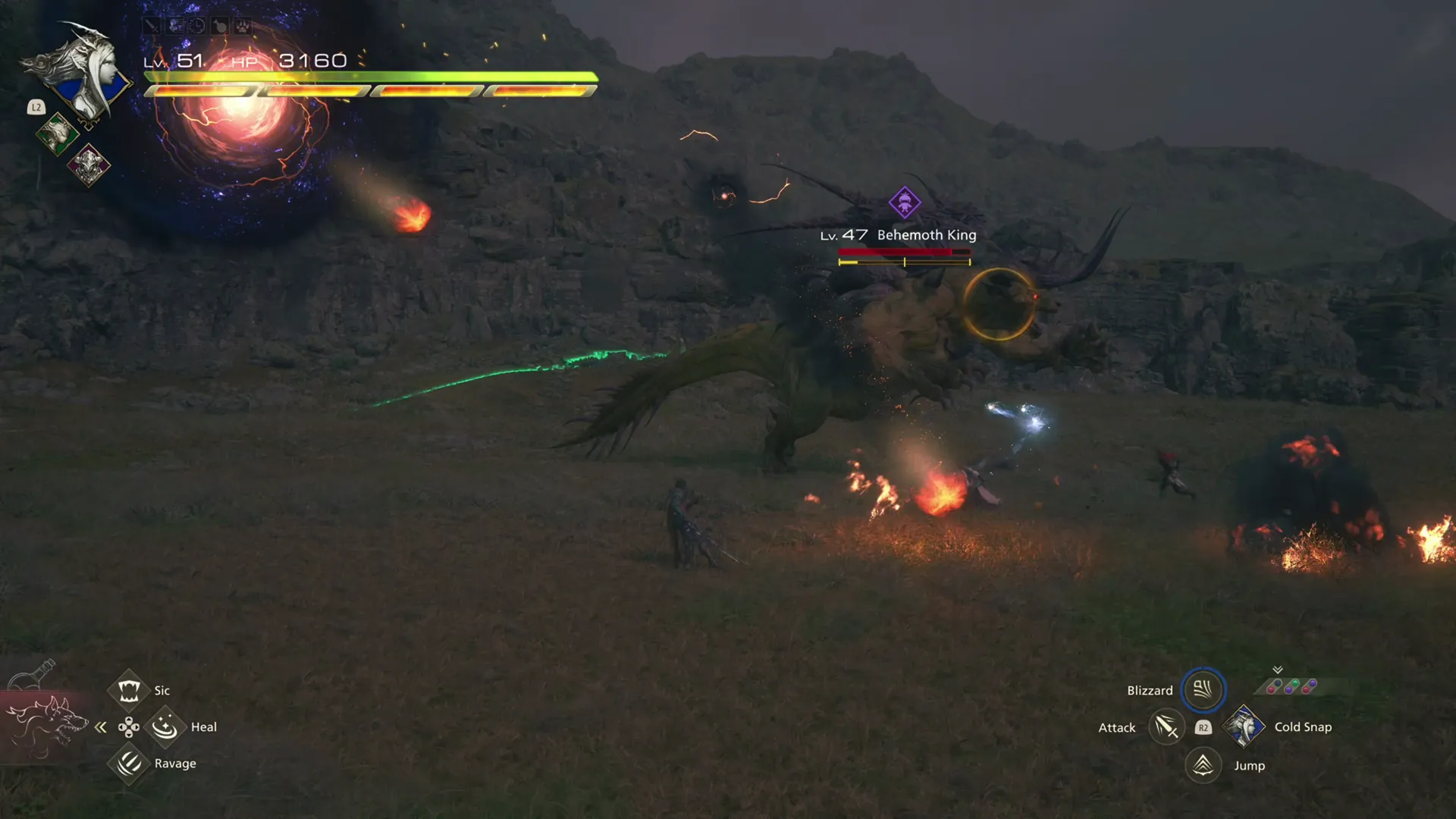This screenshot has width=1456, height=819.
Task: Click the paw status icon in top bar
Action: click(242, 25)
